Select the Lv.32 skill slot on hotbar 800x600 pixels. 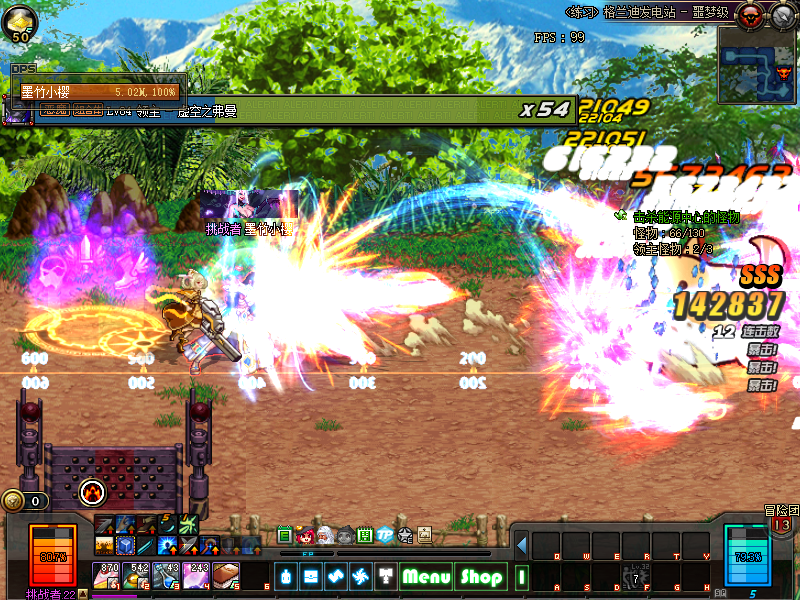(637, 577)
